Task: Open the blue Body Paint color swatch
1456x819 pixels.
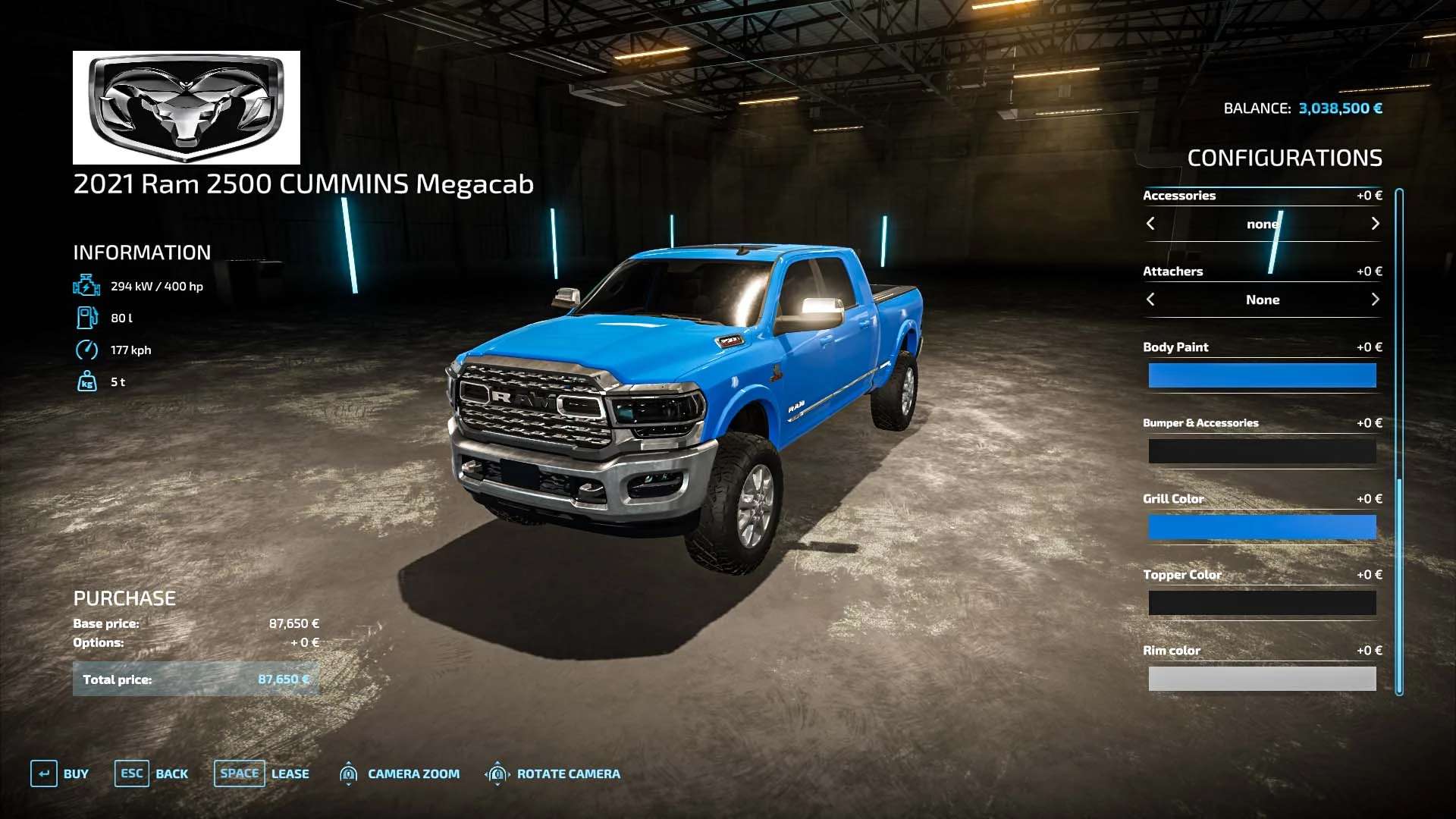Action: [x=1262, y=375]
